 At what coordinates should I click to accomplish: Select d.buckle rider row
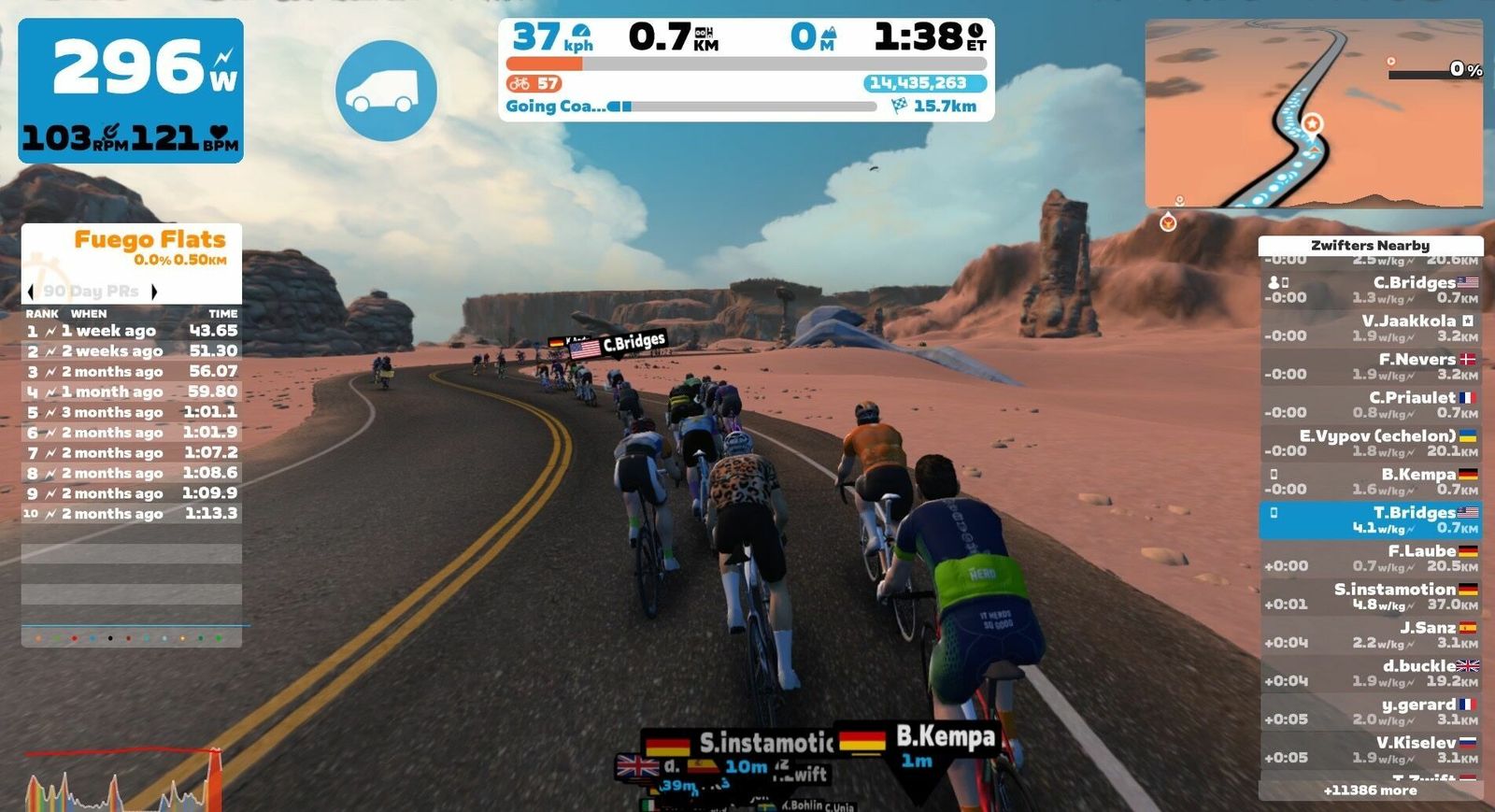[1370, 673]
